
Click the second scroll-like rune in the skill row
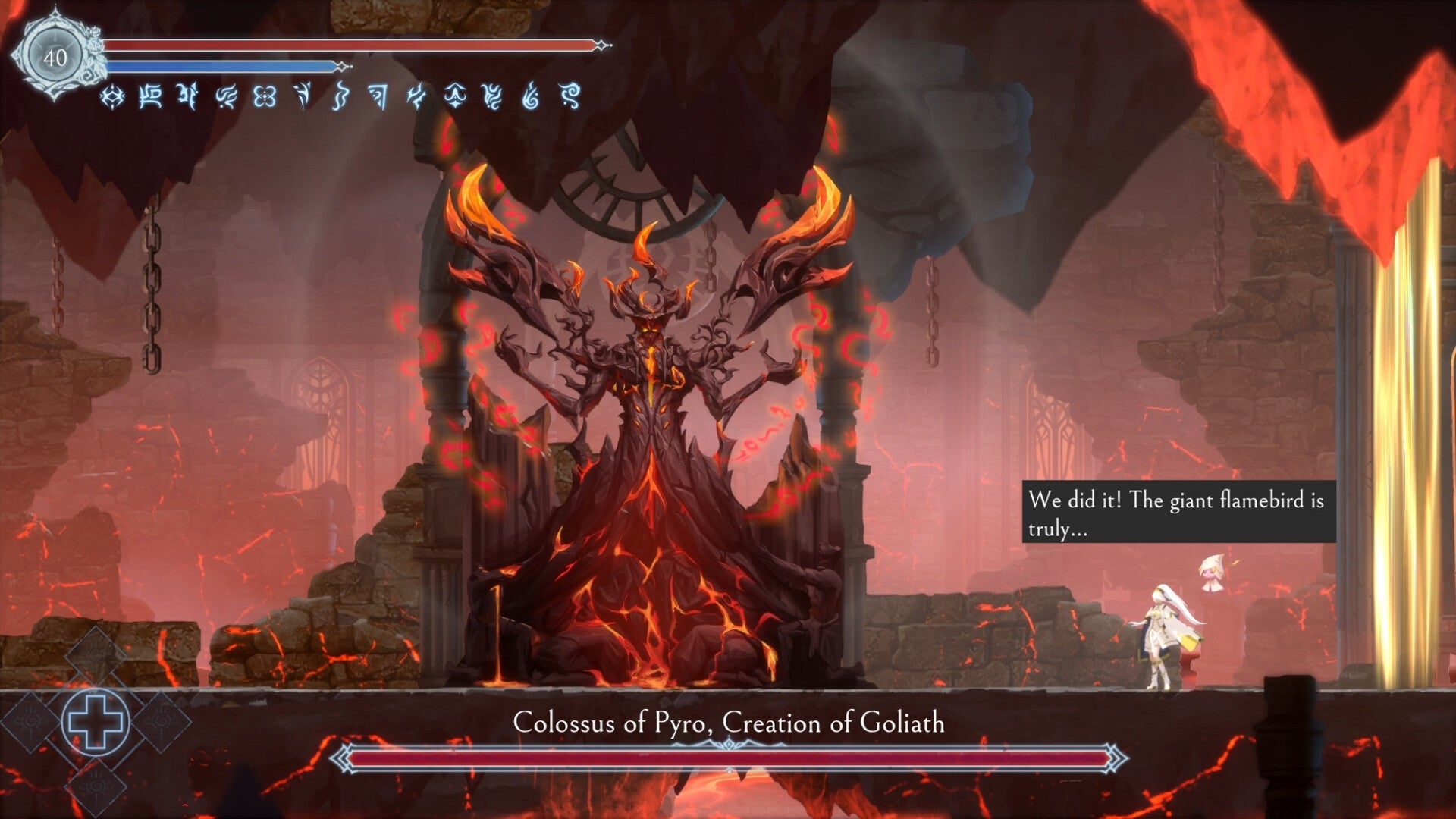pyautogui.click(x=150, y=97)
